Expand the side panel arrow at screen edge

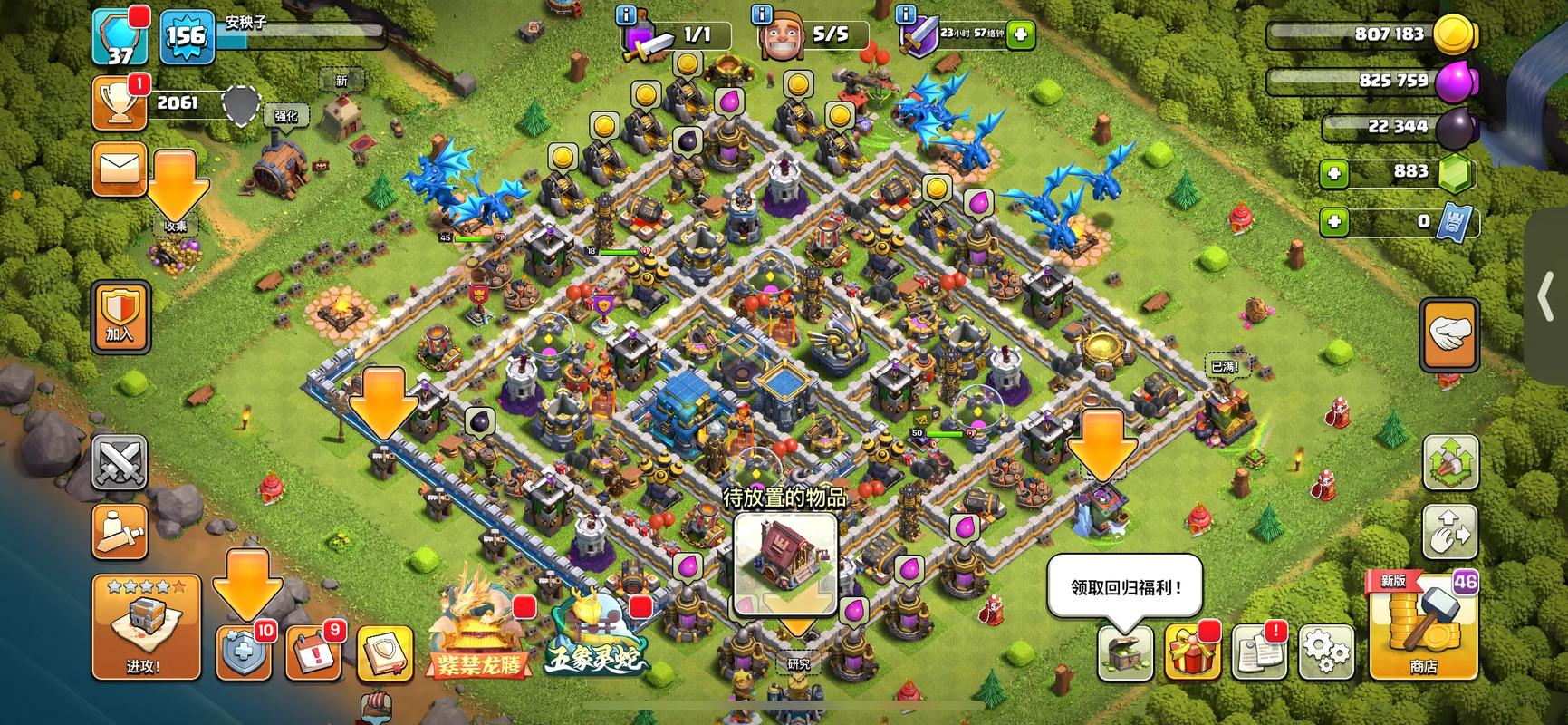click(1547, 298)
